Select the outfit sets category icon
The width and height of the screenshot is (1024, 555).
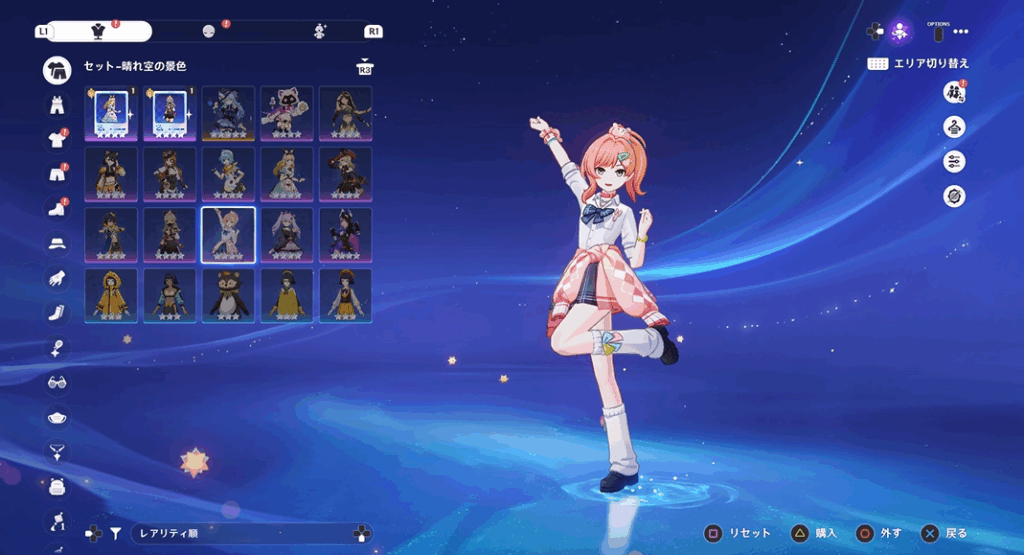click(57, 70)
